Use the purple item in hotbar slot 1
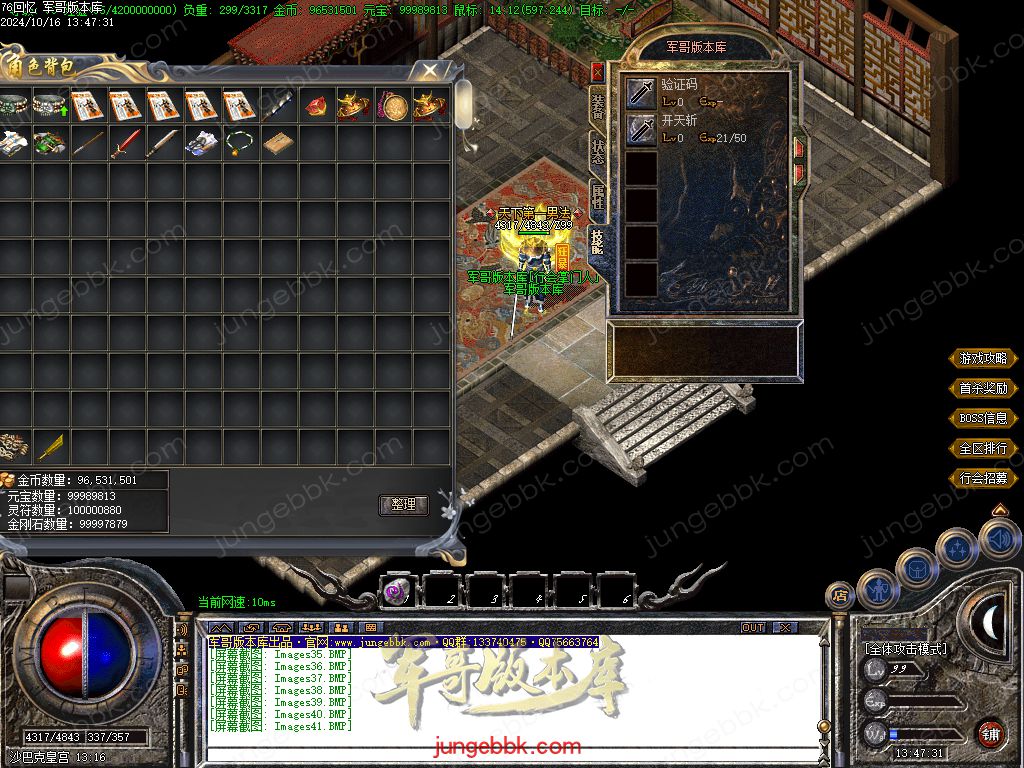 [x=397, y=592]
